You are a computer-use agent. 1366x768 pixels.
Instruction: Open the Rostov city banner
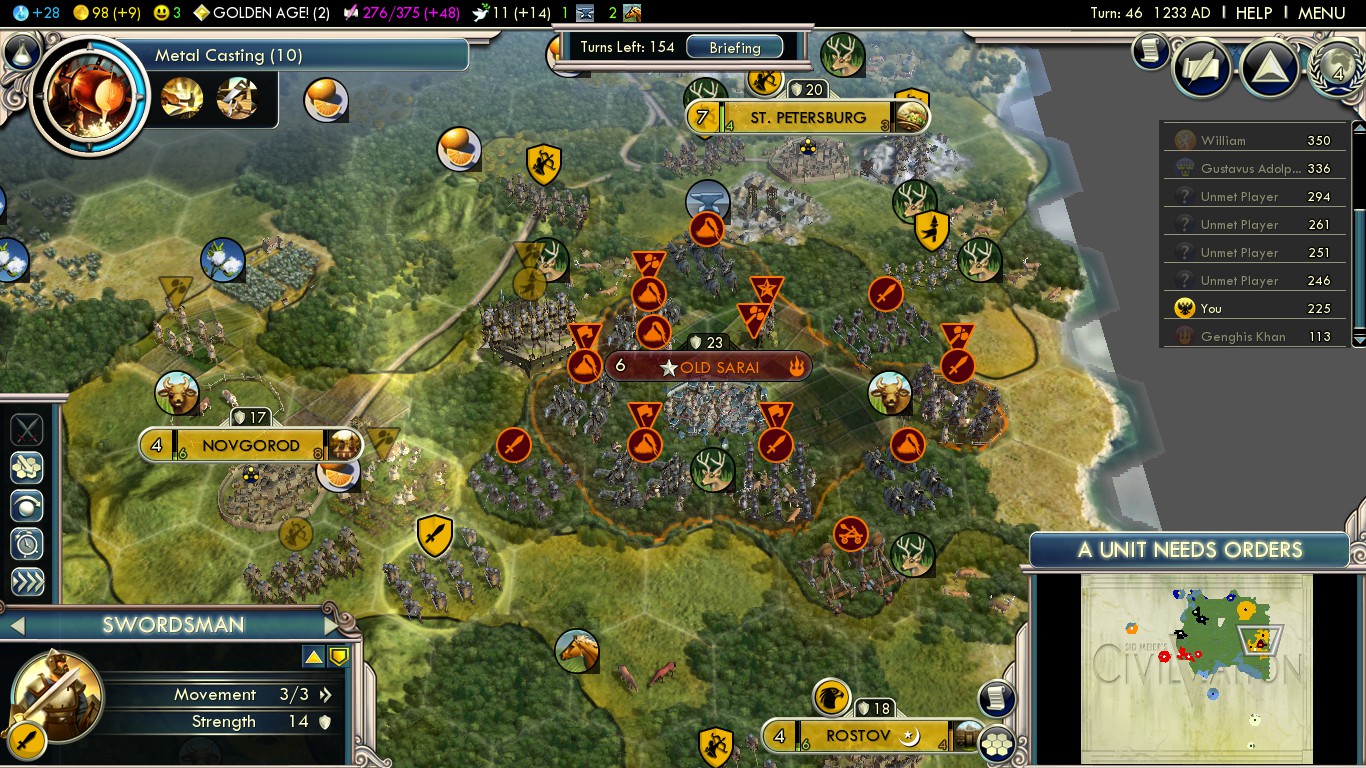[x=857, y=736]
